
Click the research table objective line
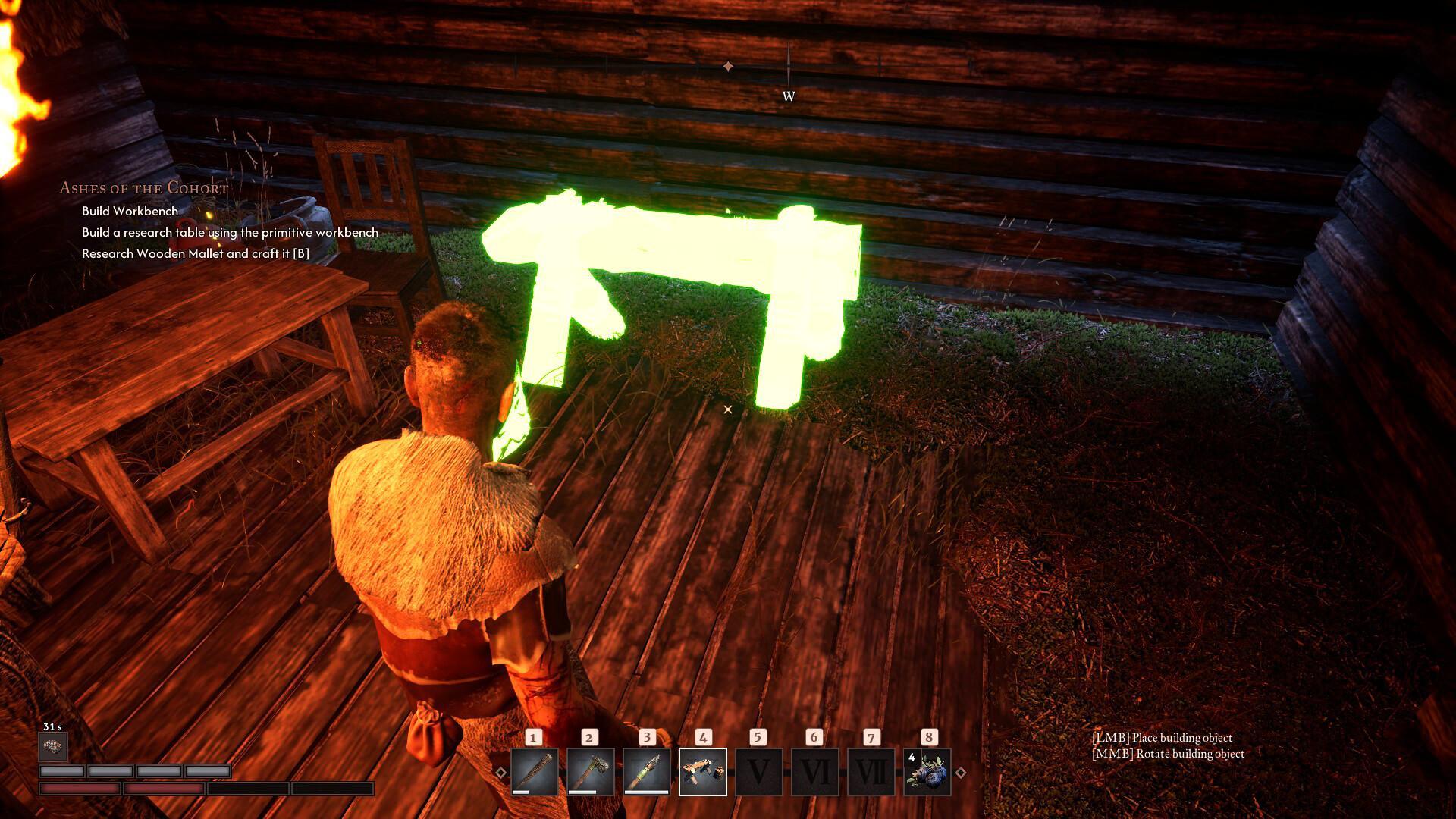230,232
